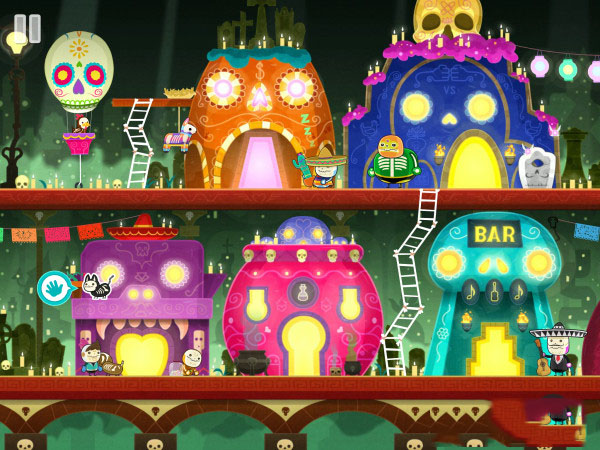This screenshot has height=450, width=600.
Task: Pause the game with the pause button
Action: click(x=27, y=28)
